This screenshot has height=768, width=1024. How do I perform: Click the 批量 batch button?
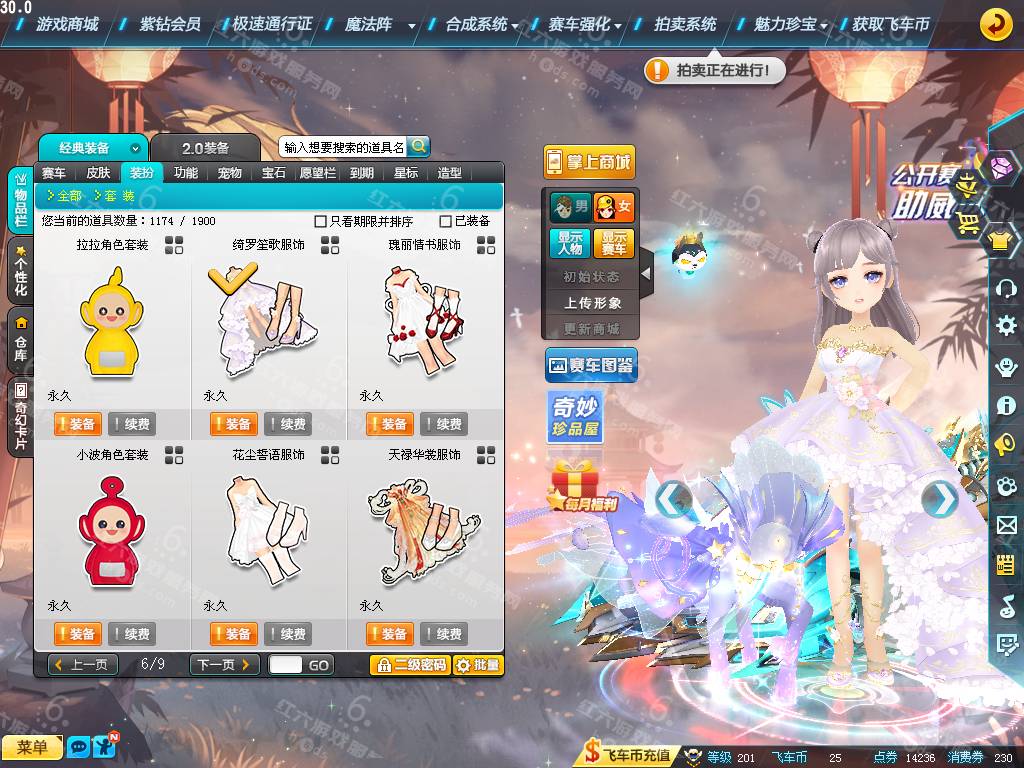click(478, 665)
